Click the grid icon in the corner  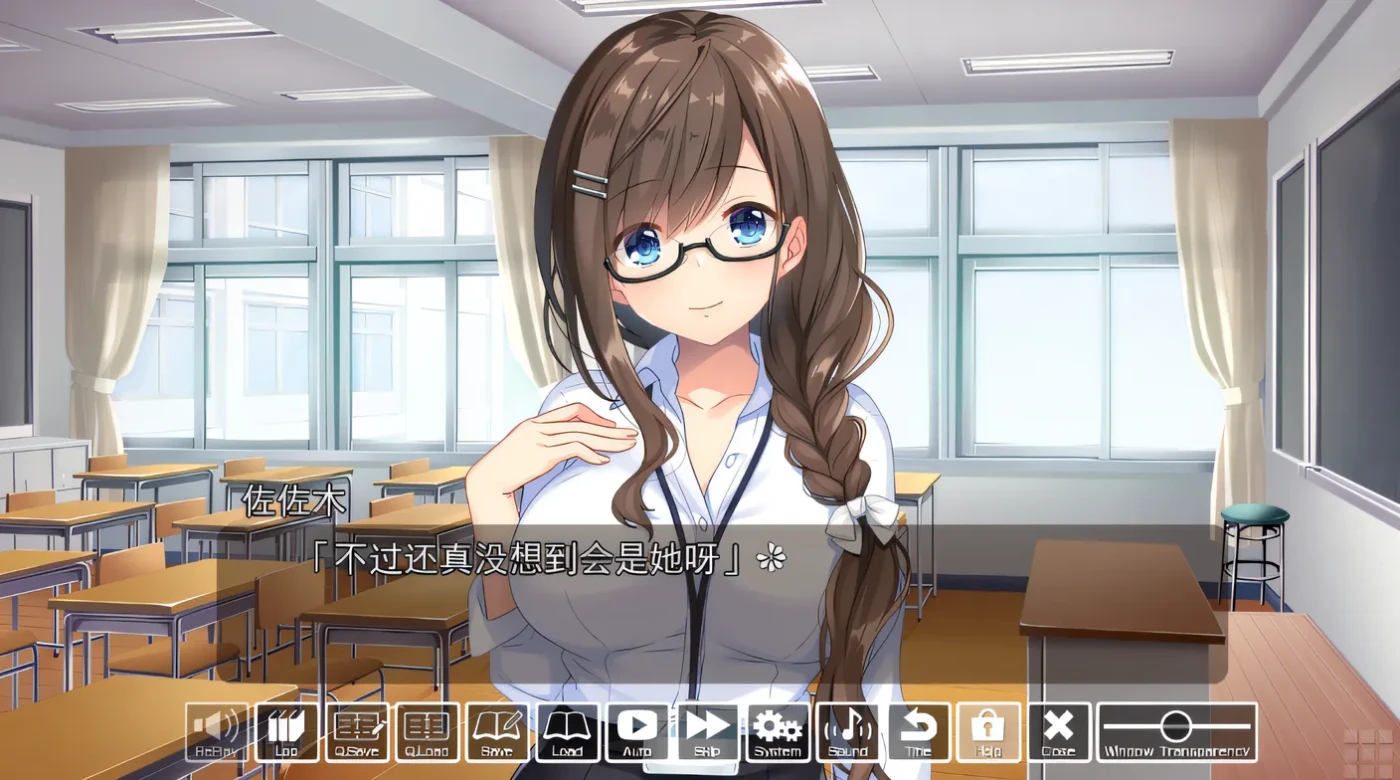[x=1371, y=750]
